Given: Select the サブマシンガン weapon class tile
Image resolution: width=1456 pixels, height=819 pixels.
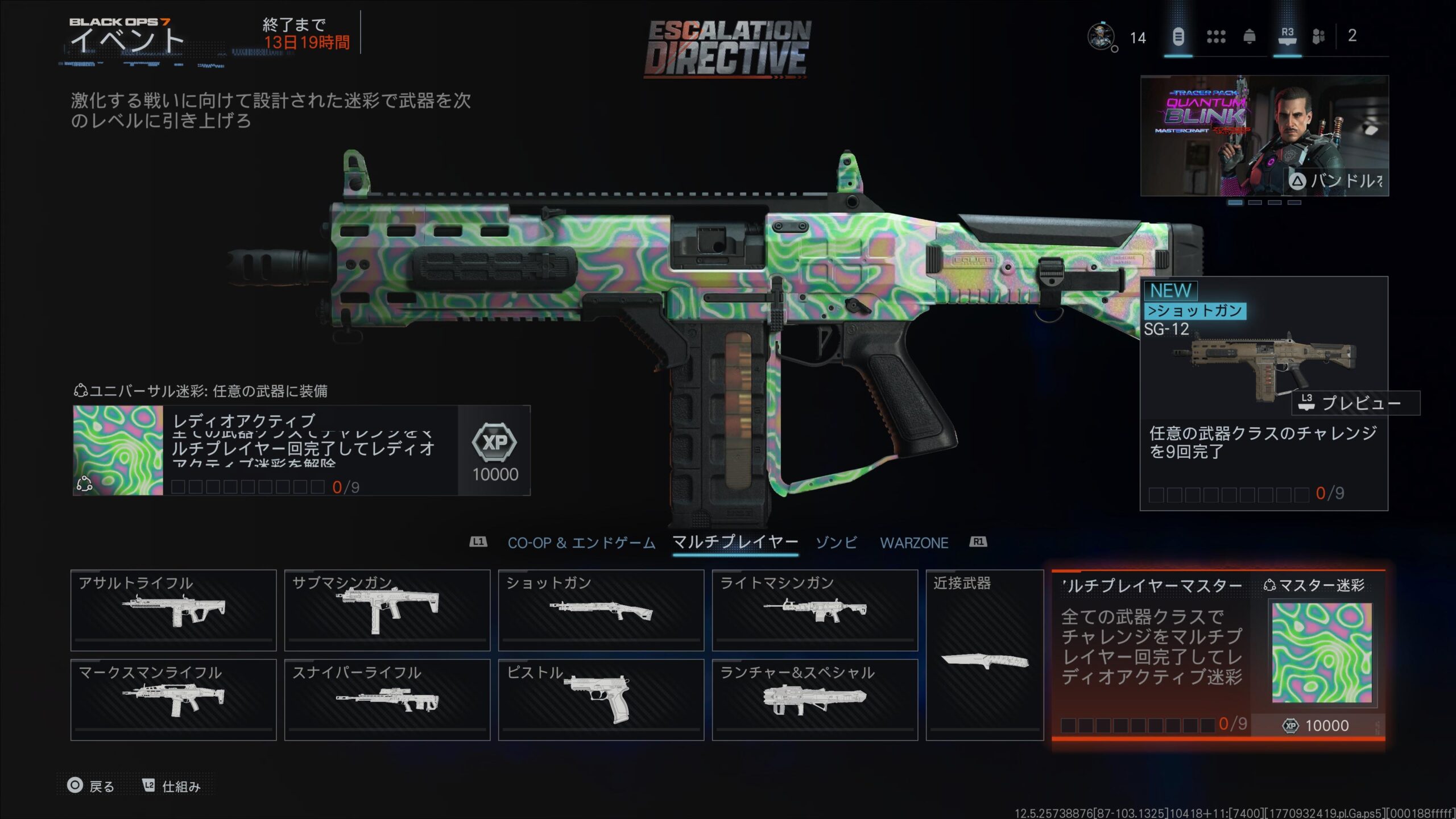Looking at the screenshot, I should point(387,610).
